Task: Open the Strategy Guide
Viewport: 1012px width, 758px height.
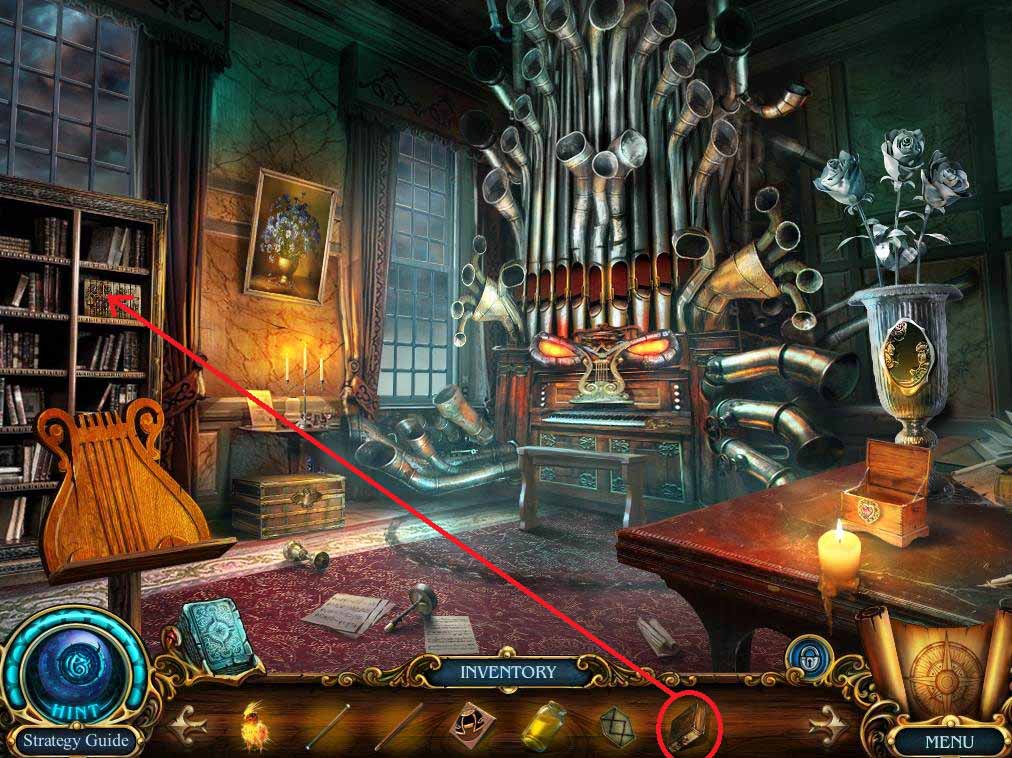Action: tap(77, 741)
